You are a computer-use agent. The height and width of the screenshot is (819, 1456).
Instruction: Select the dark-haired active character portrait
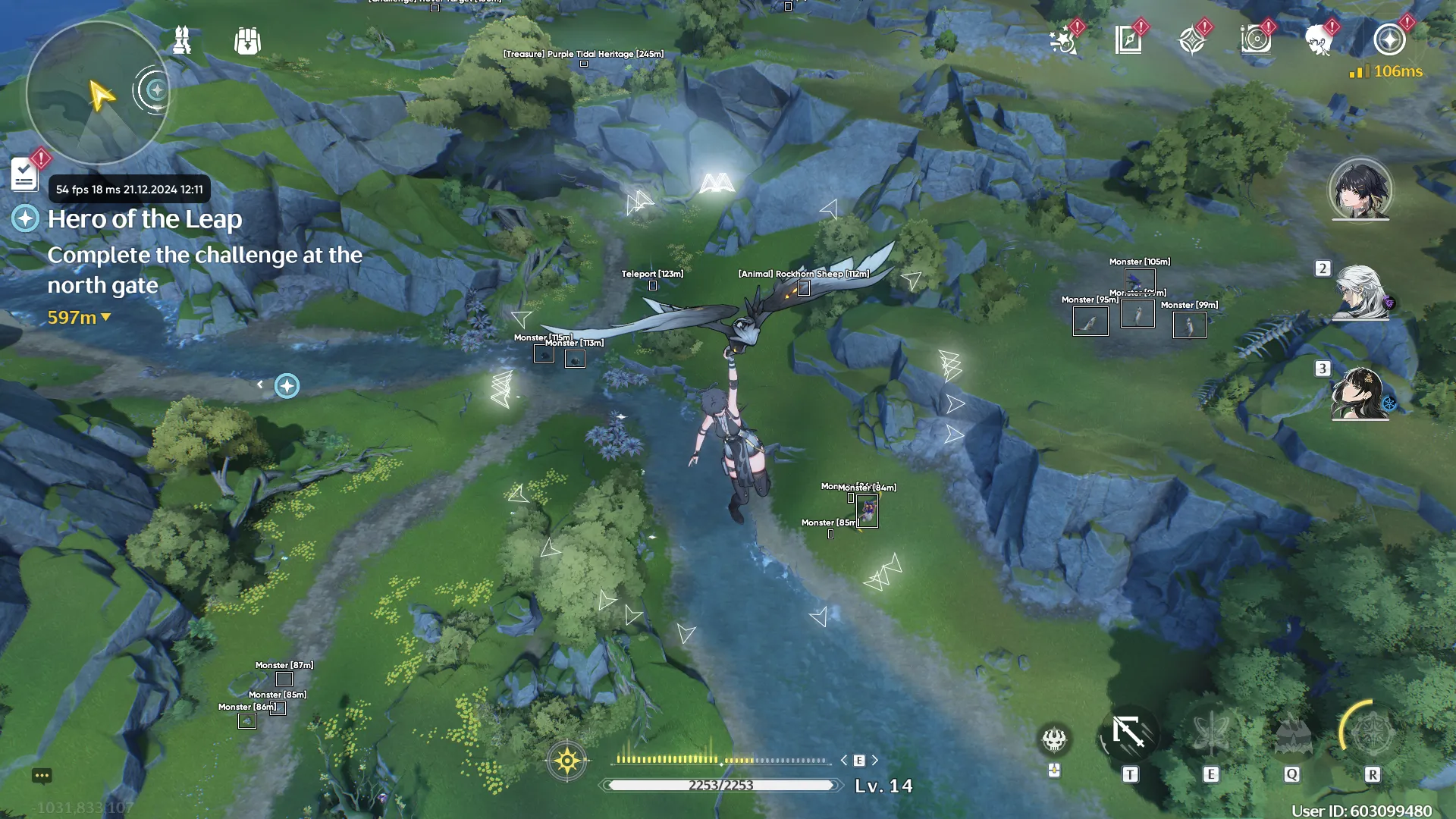(x=1360, y=190)
